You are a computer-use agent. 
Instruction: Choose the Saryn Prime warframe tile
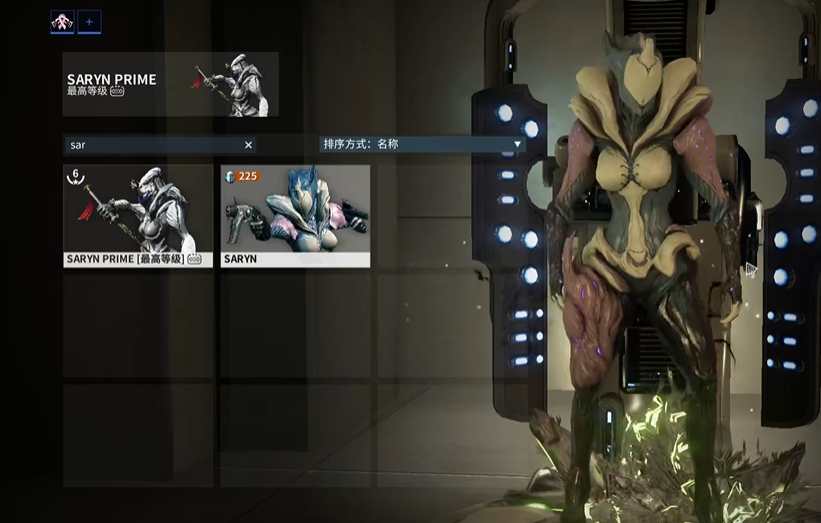tap(138, 216)
